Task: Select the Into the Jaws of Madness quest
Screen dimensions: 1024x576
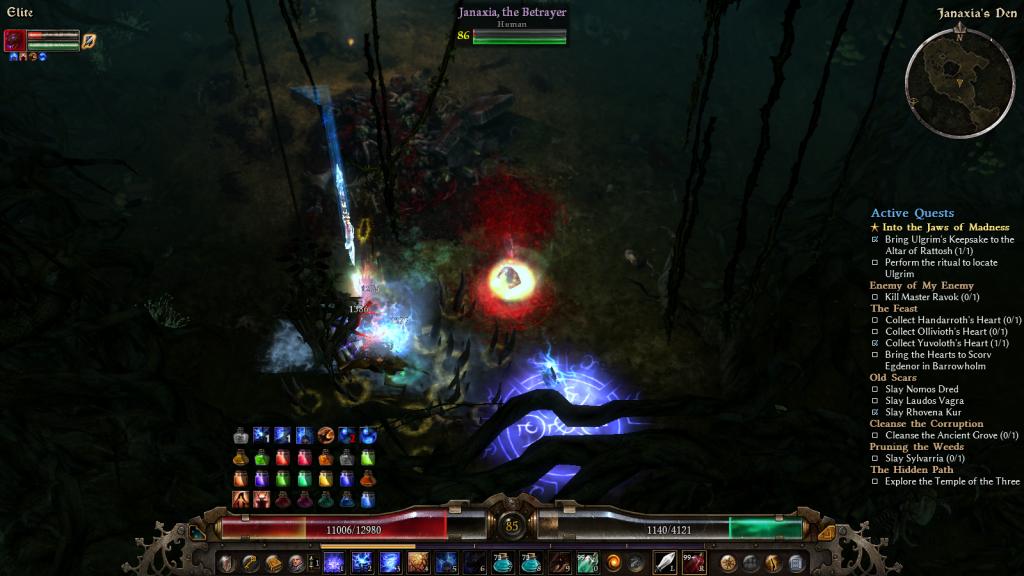Action: coord(945,227)
